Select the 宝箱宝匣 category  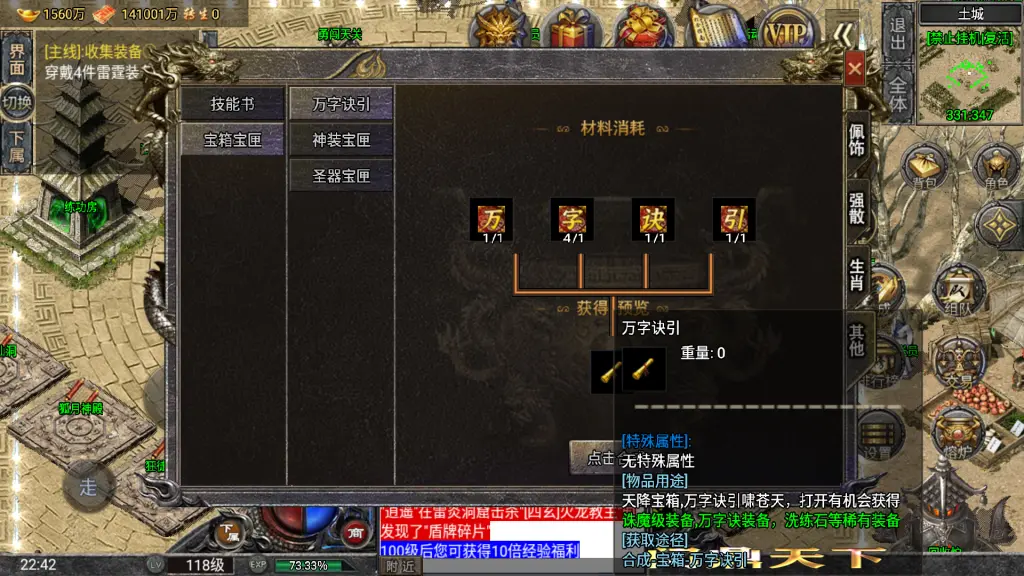pos(232,140)
